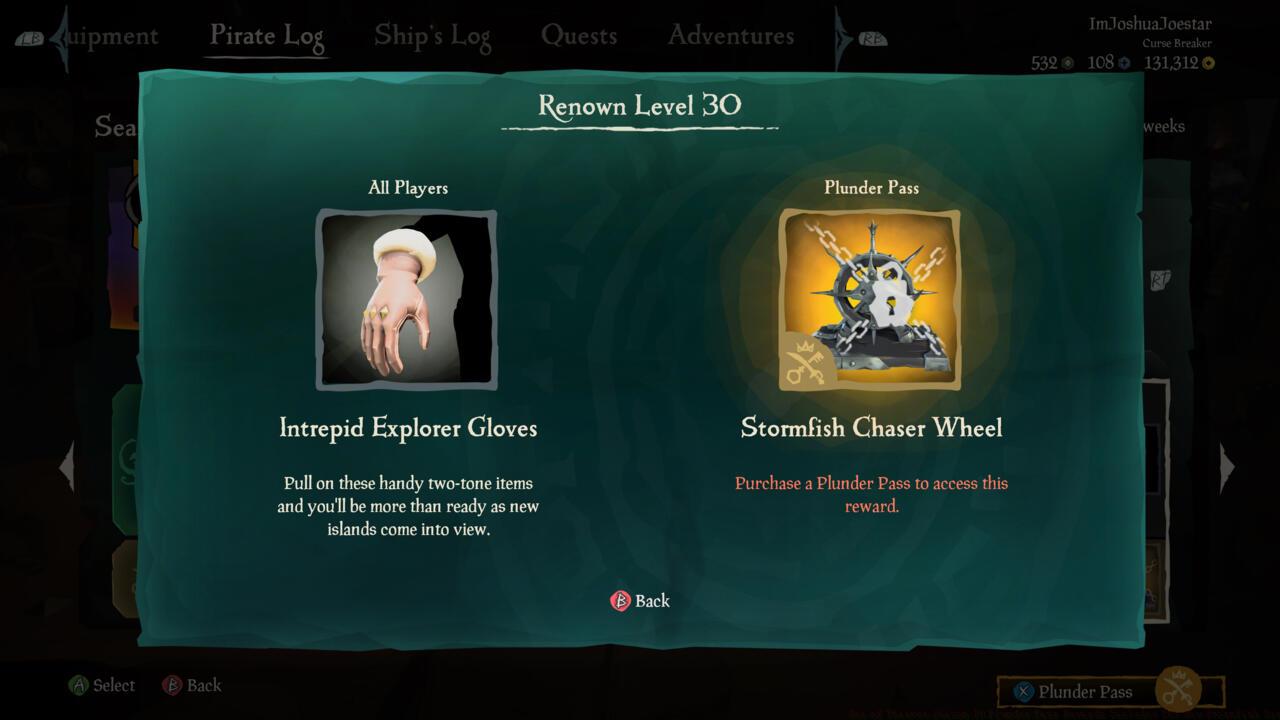Switch to the Quests tab

[x=580, y=34]
